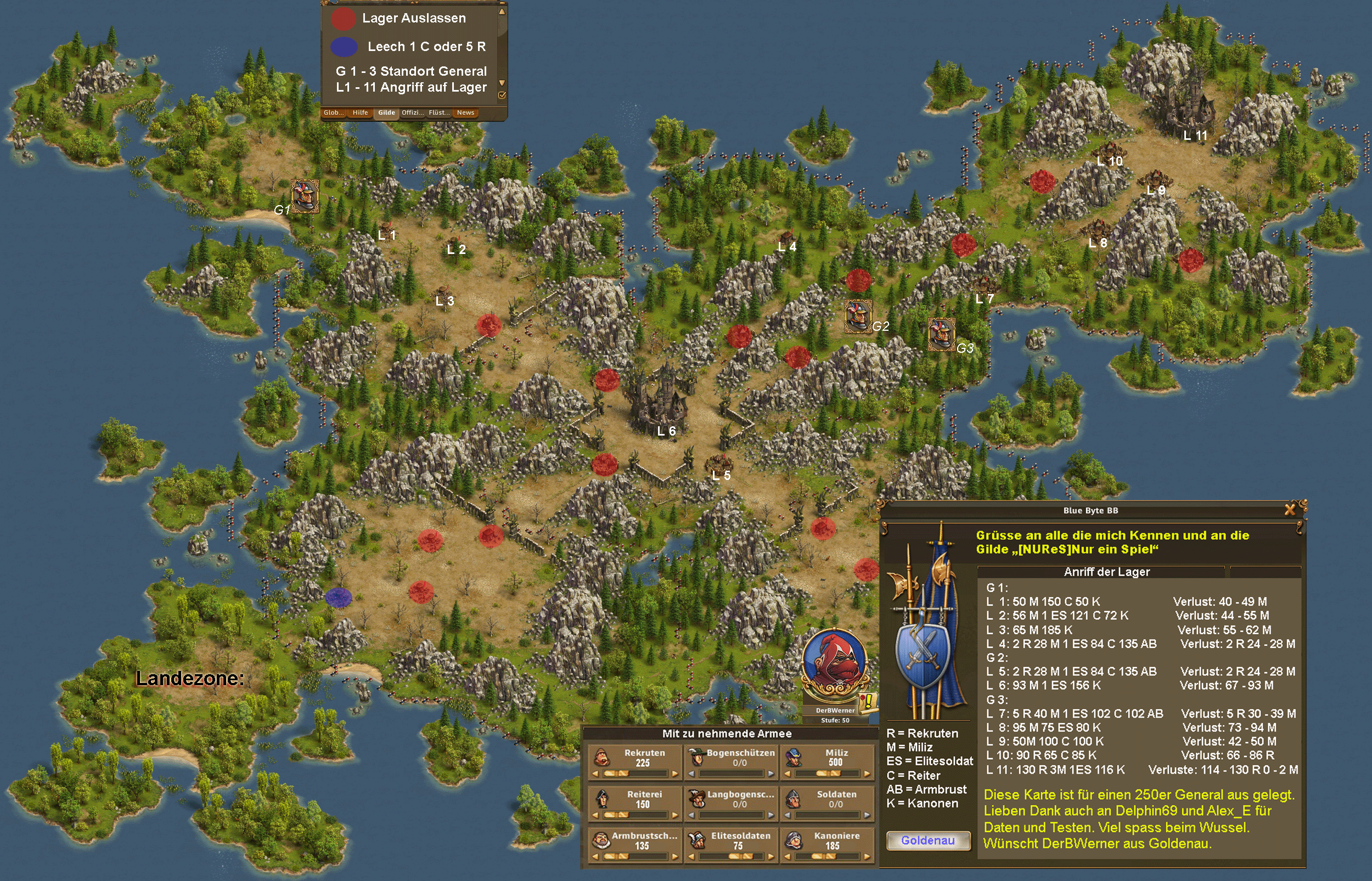Click the chat window's up arrow
Image resolution: width=1372 pixels, height=881 pixels.
coord(502,11)
